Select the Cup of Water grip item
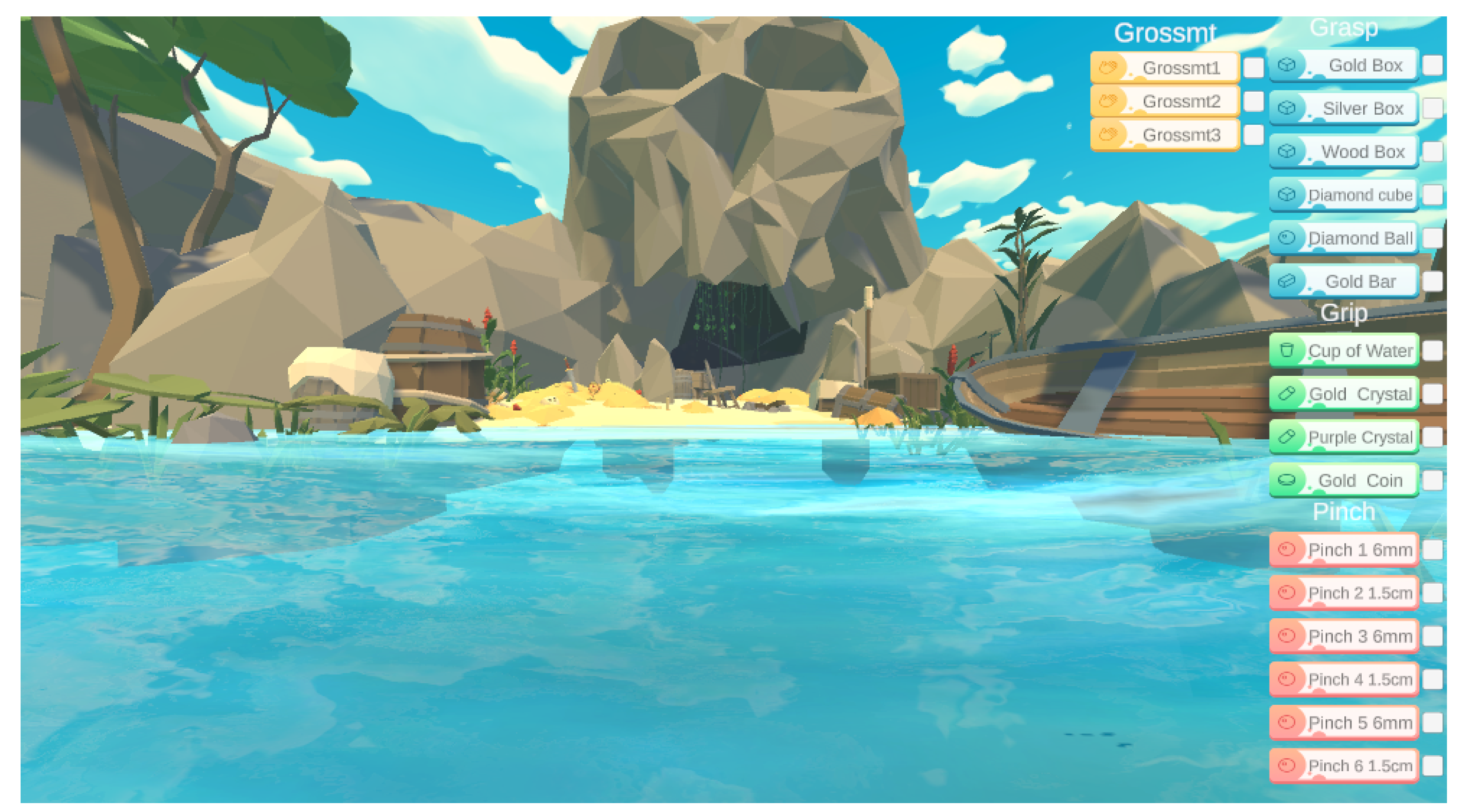Screen dimensions: 1461x812 (x=1343, y=351)
